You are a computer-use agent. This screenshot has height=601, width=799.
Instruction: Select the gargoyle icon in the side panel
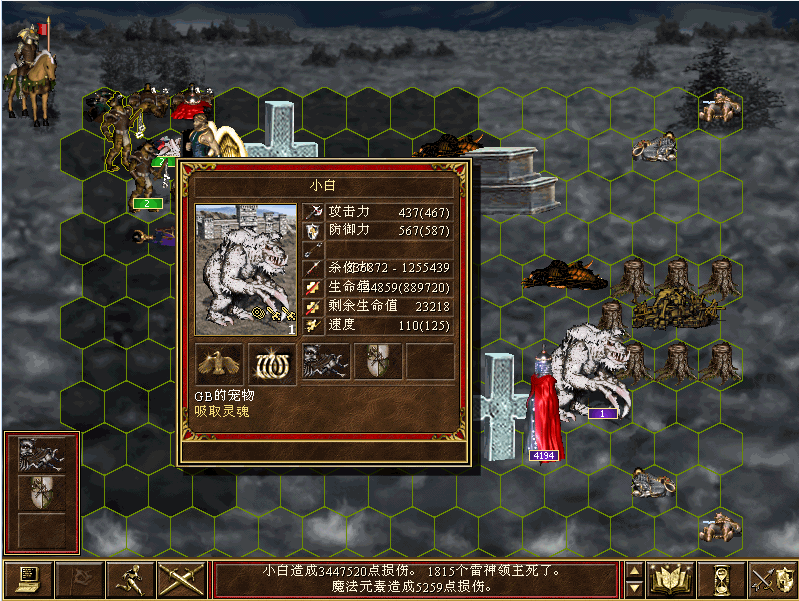point(42,457)
